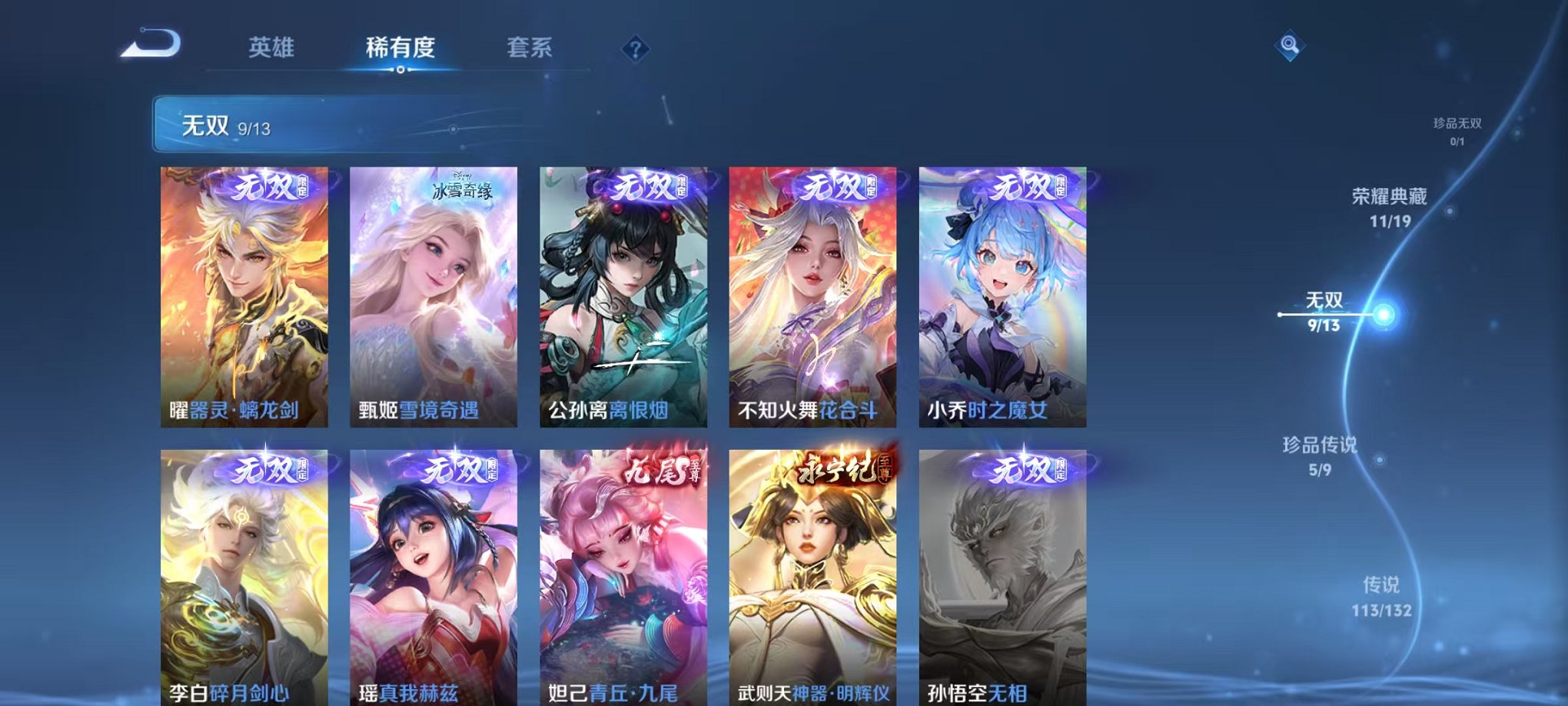Switch to the 套系 tab

(x=537, y=46)
